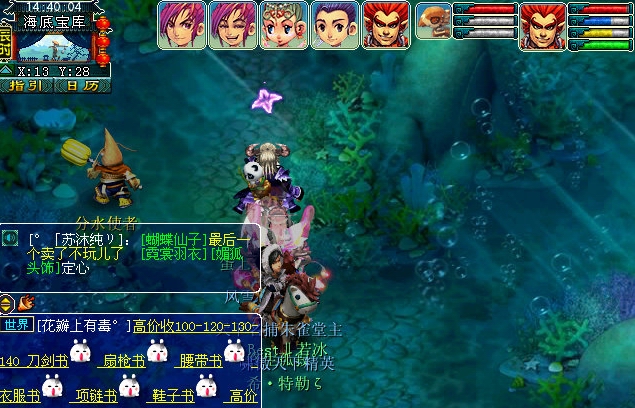Click player name 花瓣上有毒 in world chat

pos(83,326)
